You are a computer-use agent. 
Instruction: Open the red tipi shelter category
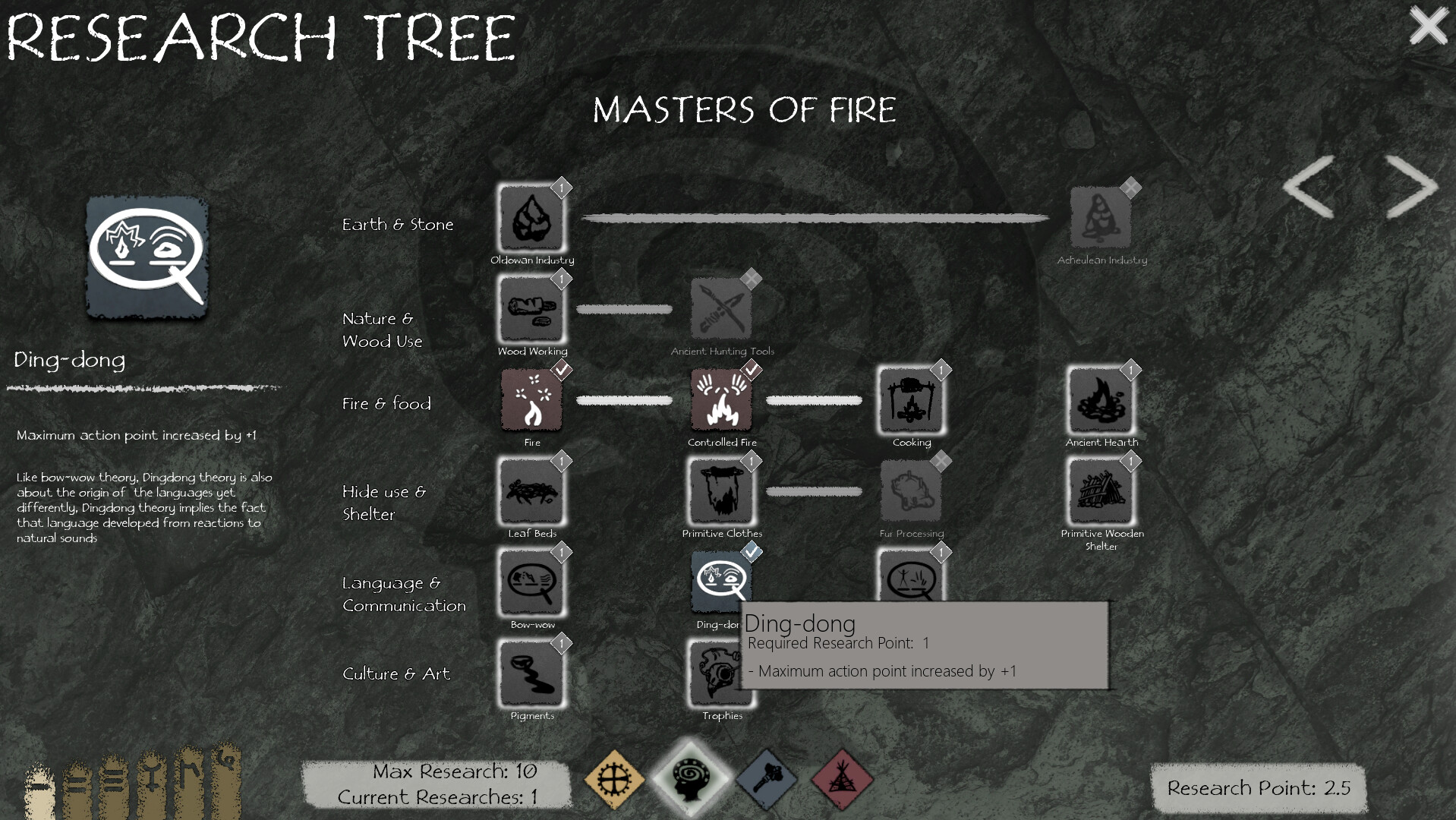(x=842, y=777)
